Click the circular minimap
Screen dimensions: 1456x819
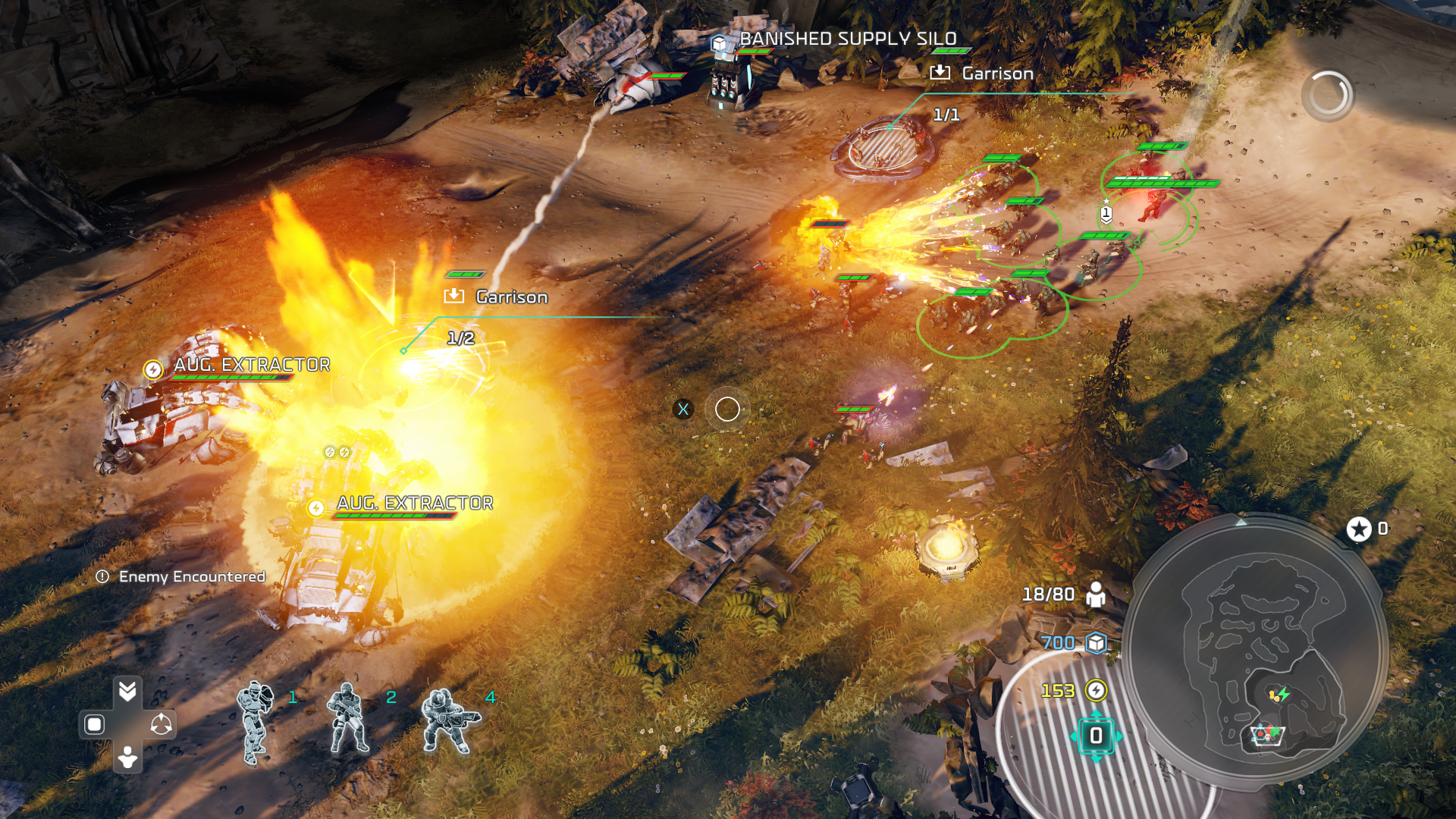click(x=1257, y=651)
